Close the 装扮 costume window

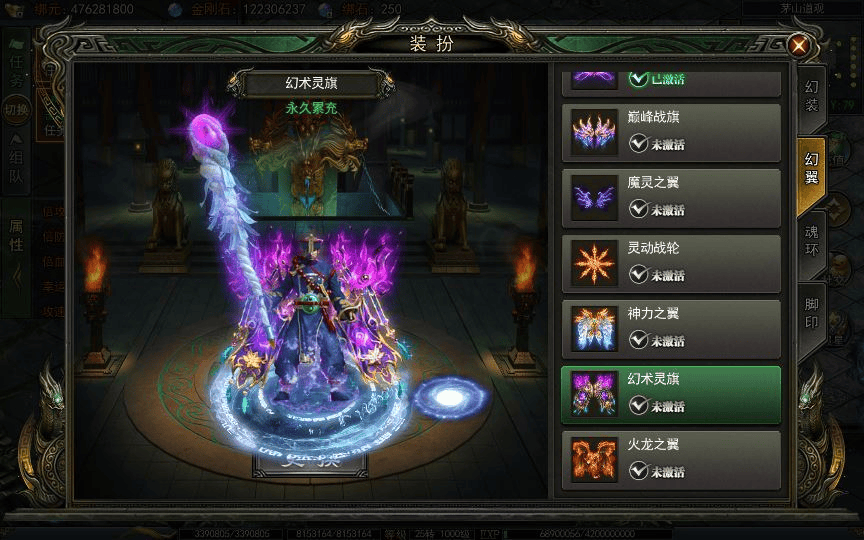797,45
